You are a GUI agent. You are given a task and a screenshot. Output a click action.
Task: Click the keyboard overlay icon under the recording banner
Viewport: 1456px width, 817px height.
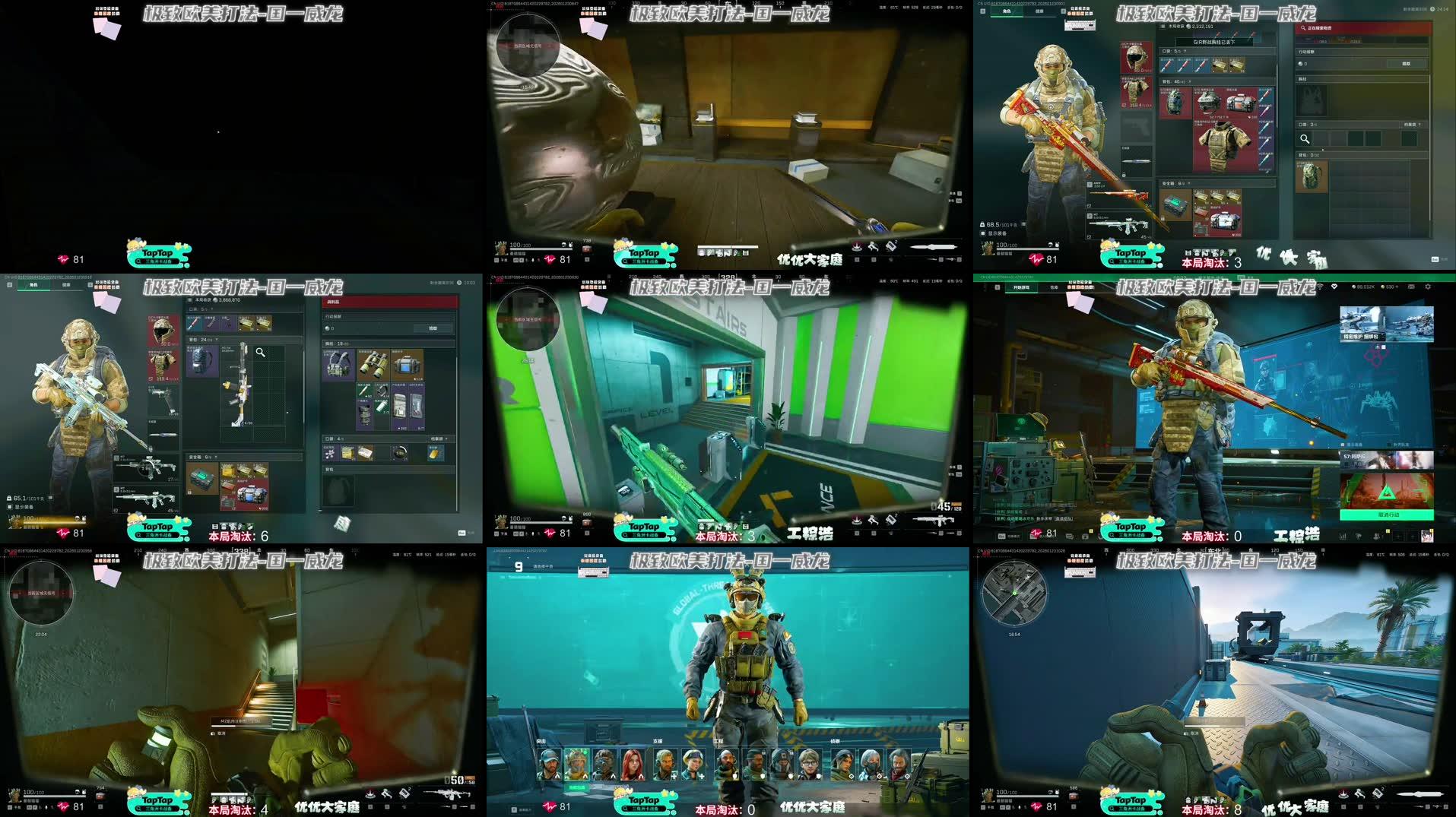1080,25
